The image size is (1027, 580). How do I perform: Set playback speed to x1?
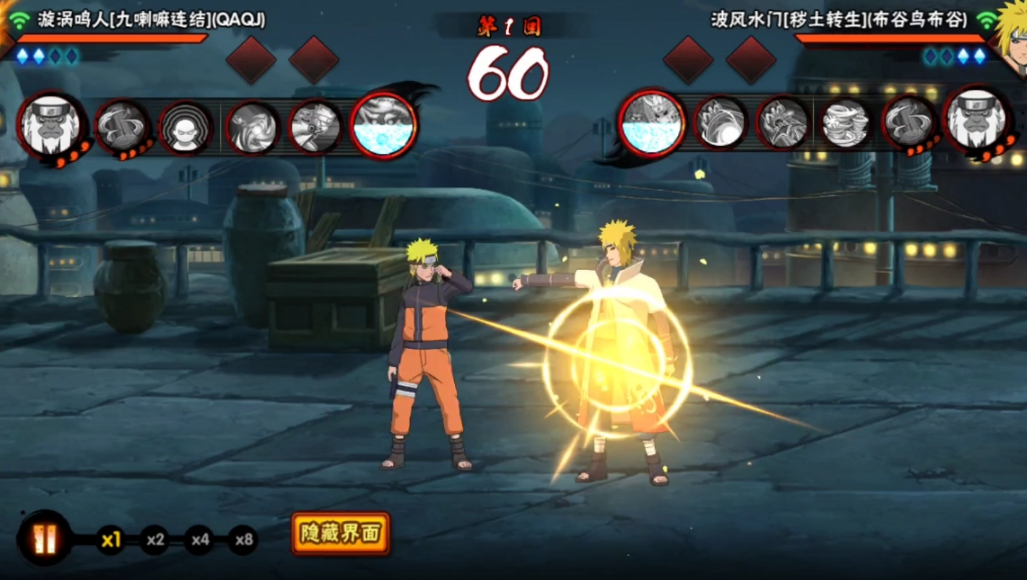(x=110, y=541)
